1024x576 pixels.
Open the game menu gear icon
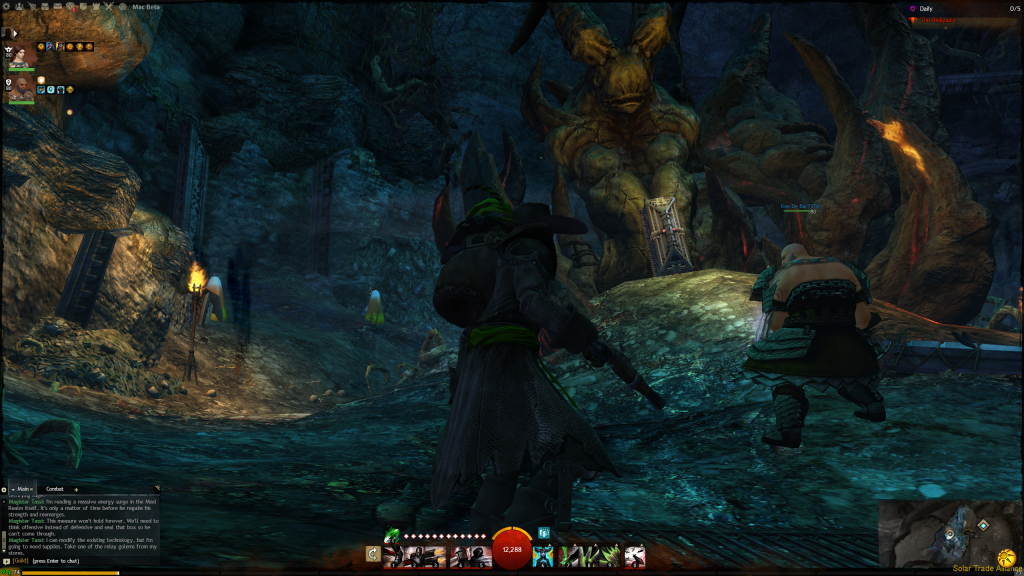(x=6, y=6)
